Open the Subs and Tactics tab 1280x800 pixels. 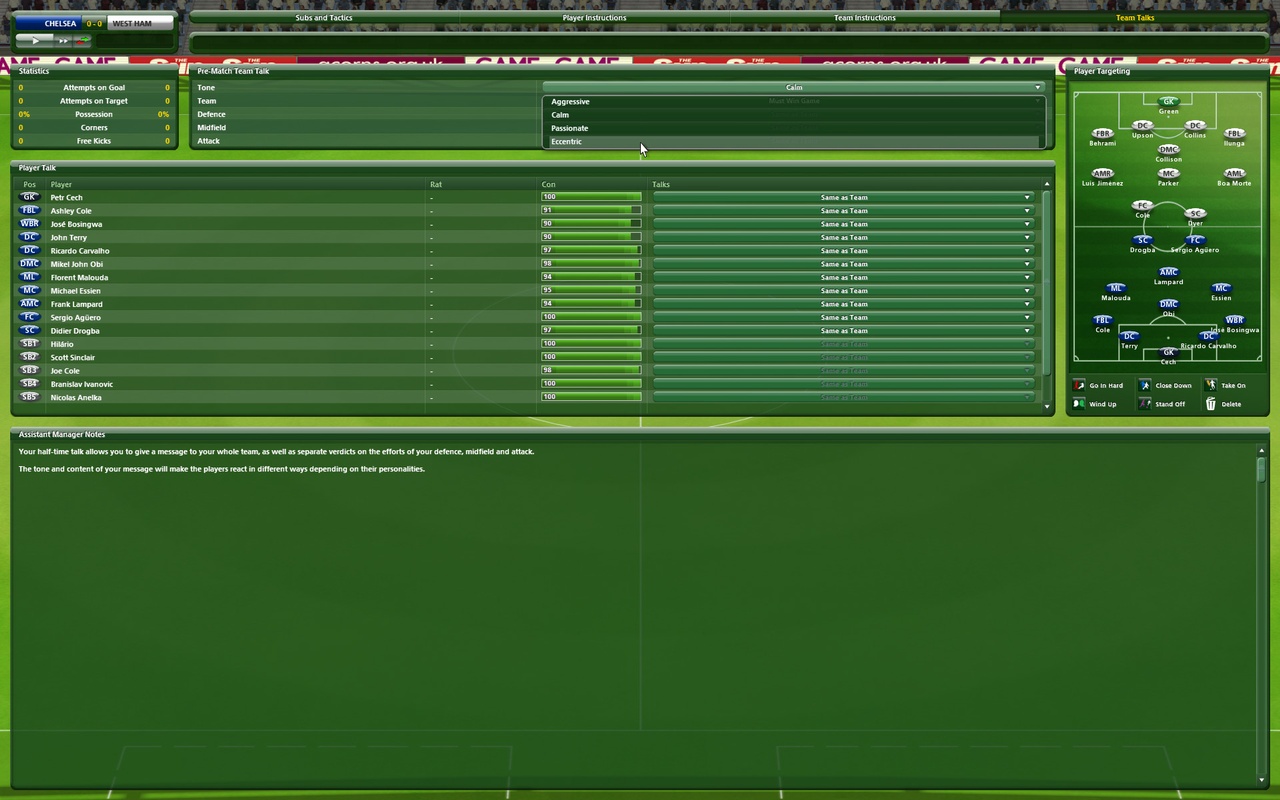[x=323, y=17]
